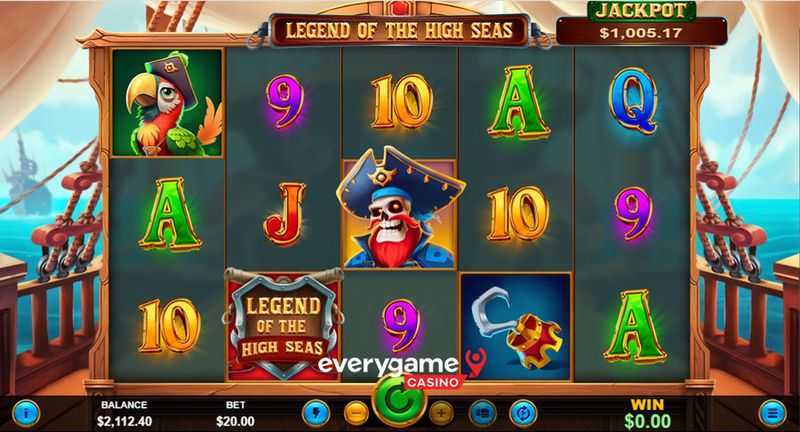800x432 pixels.
Task: Toggle the lightning bolt turbo mode
Action: [x=317, y=411]
